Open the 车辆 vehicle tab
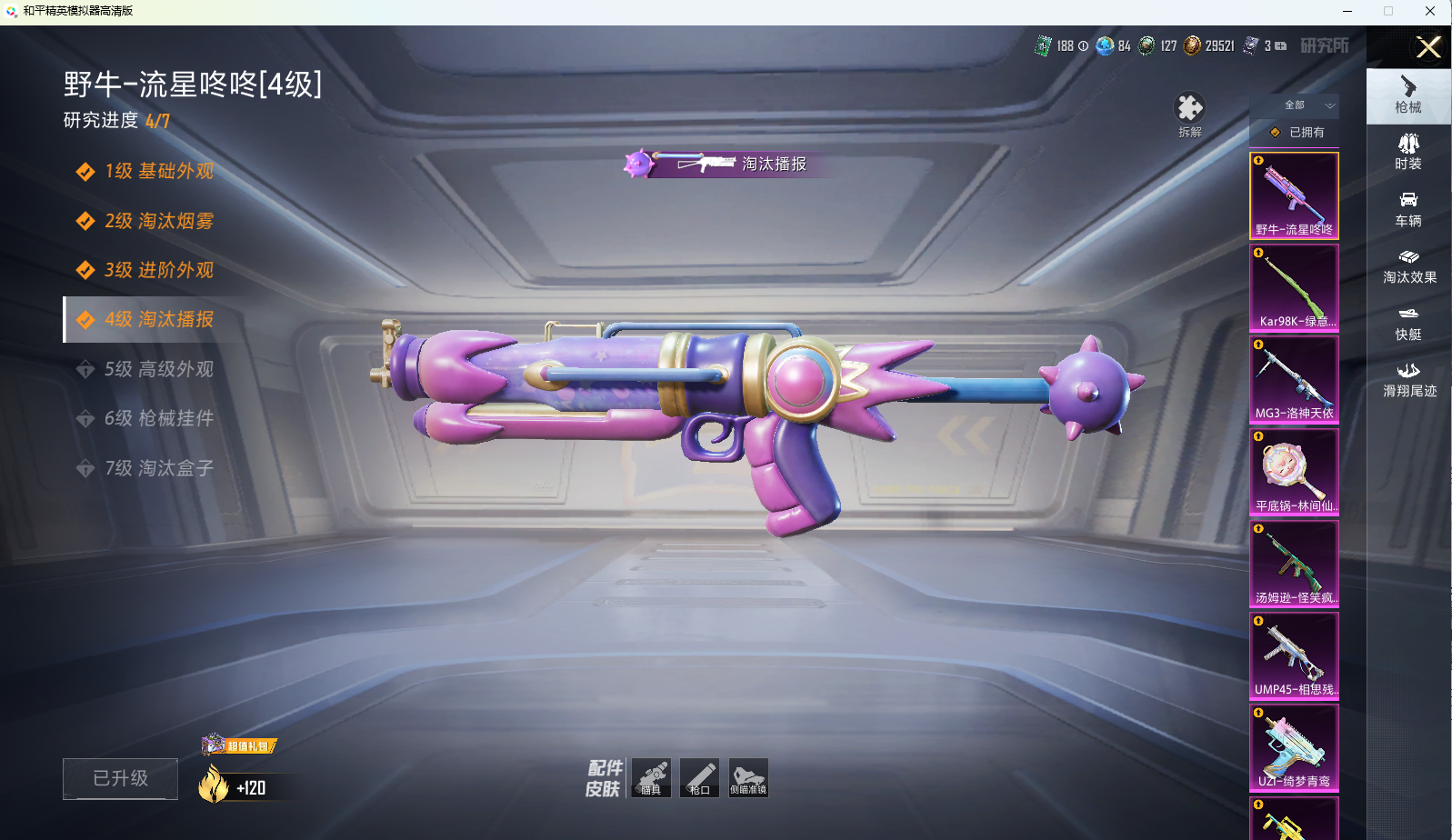The height and width of the screenshot is (840, 1452). point(1408,209)
